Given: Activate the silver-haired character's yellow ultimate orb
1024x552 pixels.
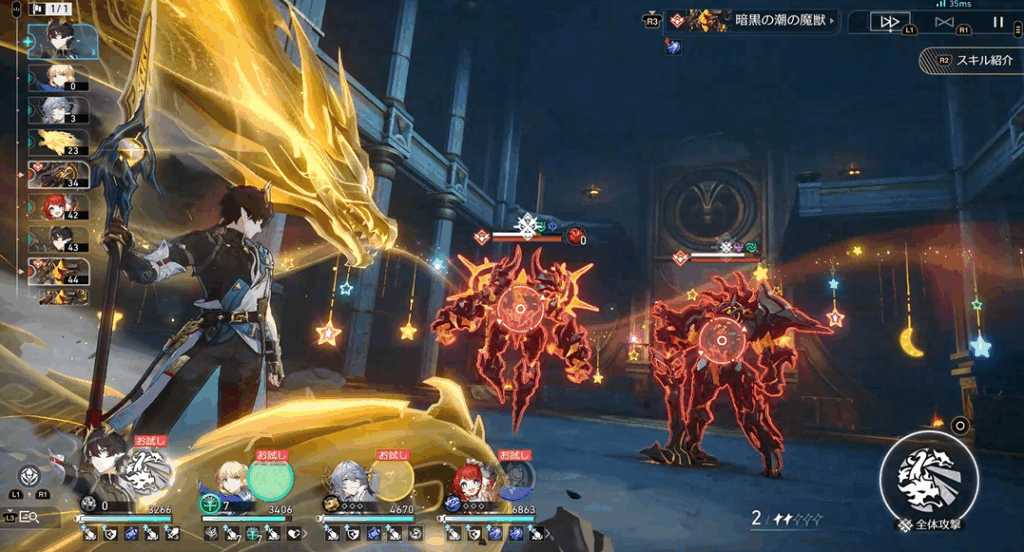Looking at the screenshot, I should pyautogui.click(x=393, y=478).
